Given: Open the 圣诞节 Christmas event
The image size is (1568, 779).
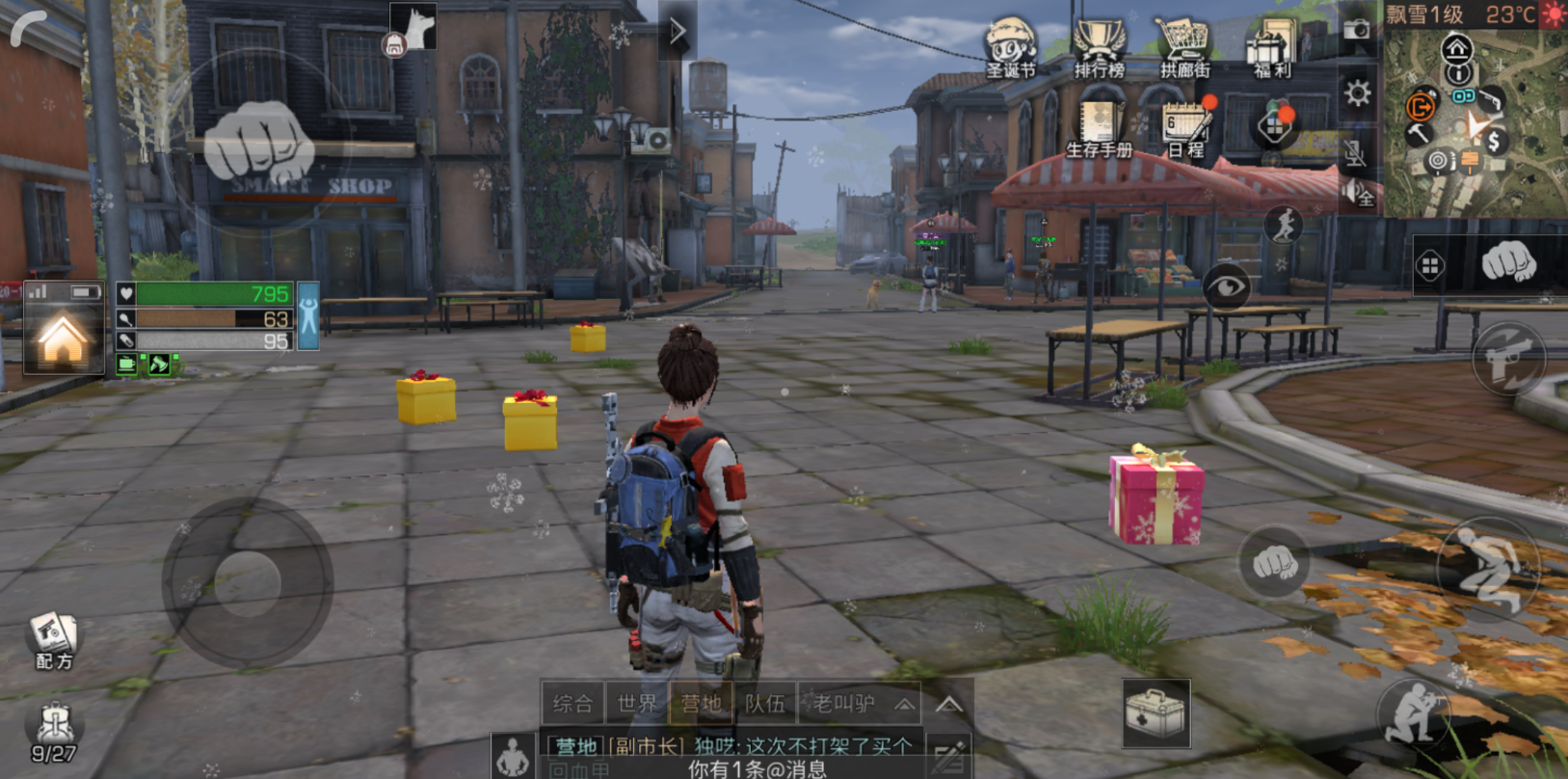Looking at the screenshot, I should click(1009, 47).
